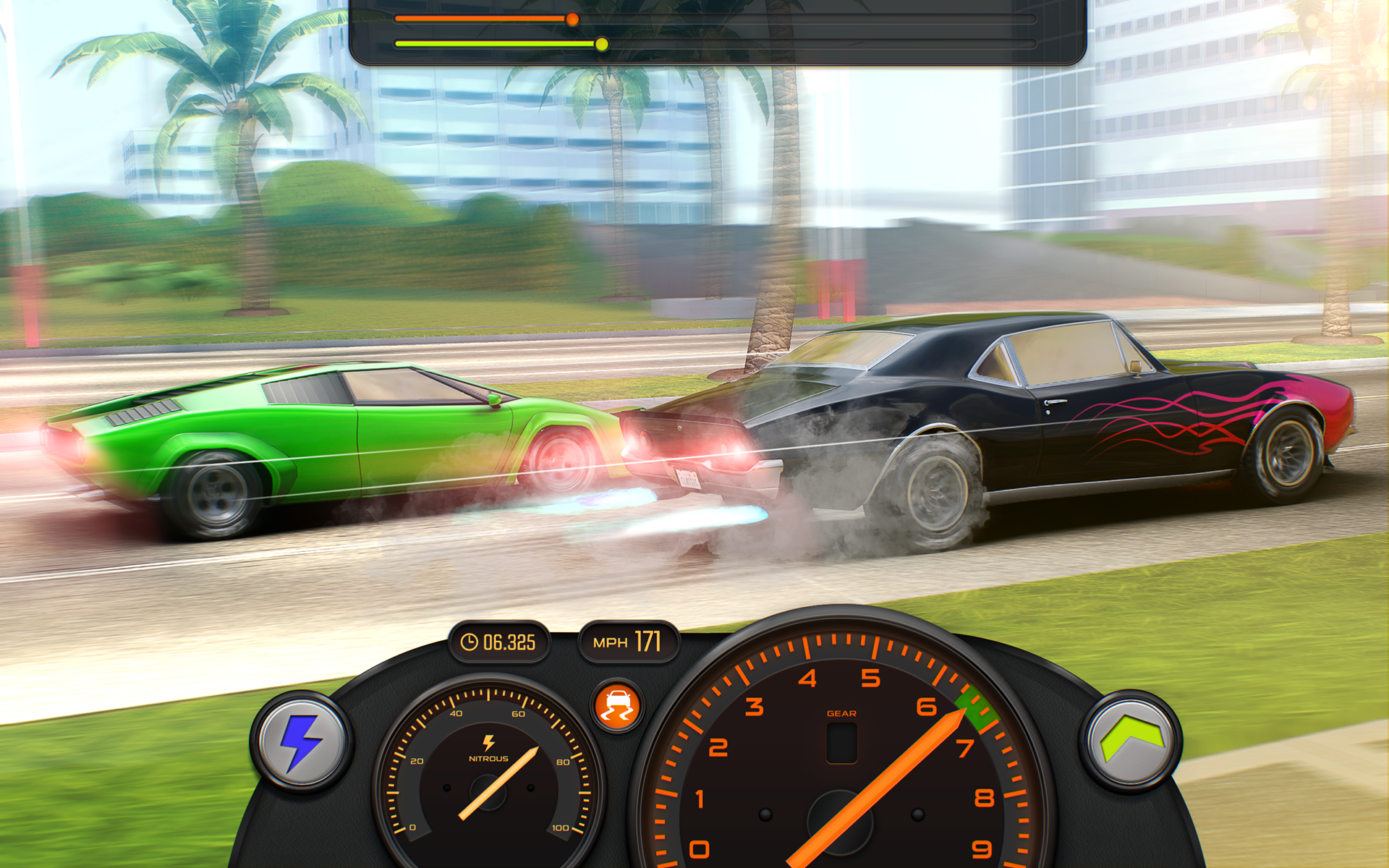Screen dimensions: 1389x868
Task: Click the MPH 171 speed readout
Action: click(627, 641)
